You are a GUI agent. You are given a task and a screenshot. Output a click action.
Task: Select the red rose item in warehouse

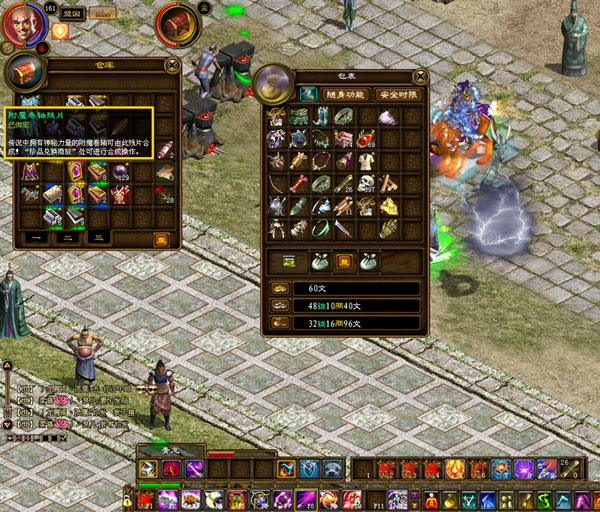click(x=163, y=194)
